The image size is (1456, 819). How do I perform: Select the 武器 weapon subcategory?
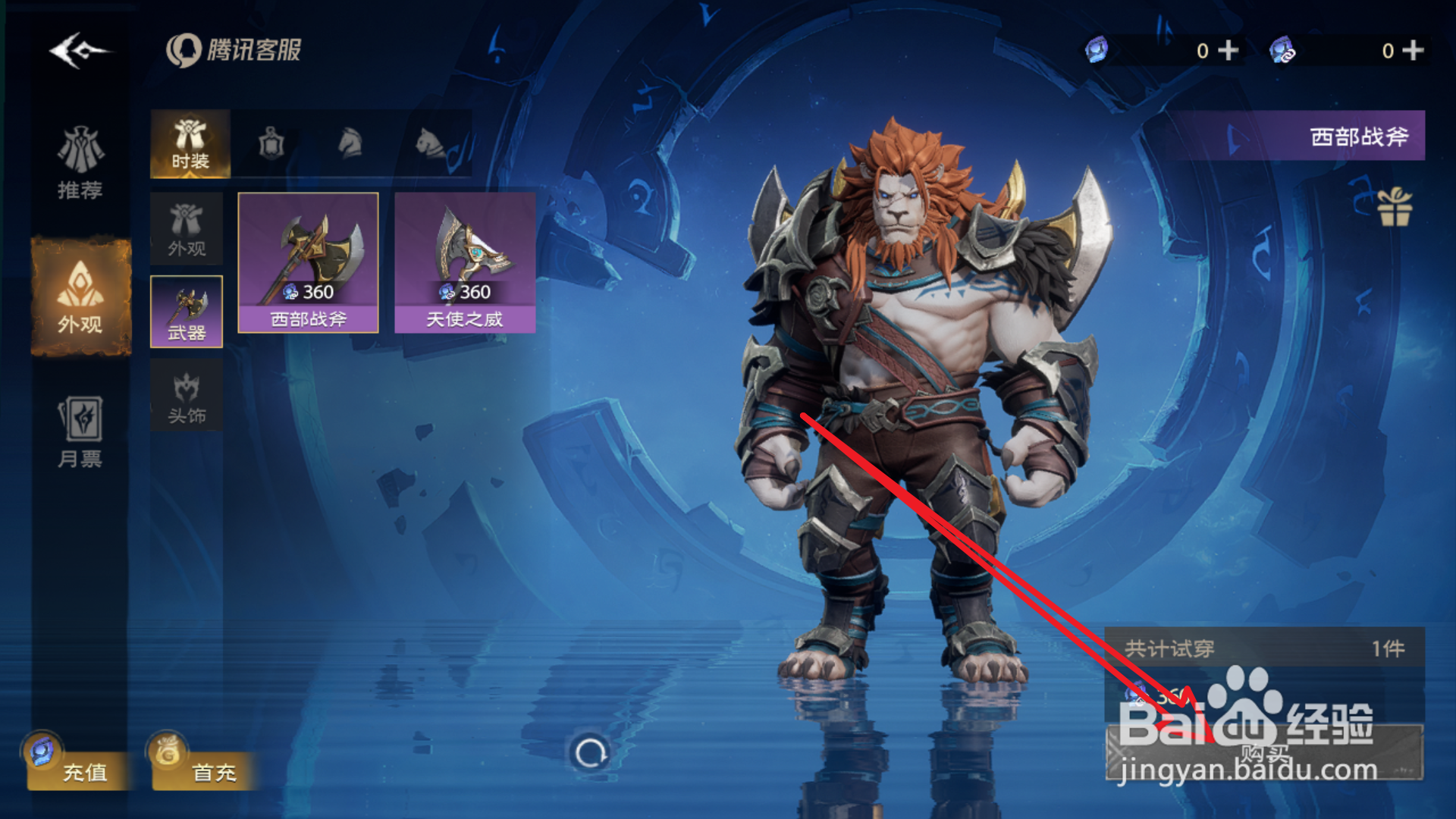187,312
